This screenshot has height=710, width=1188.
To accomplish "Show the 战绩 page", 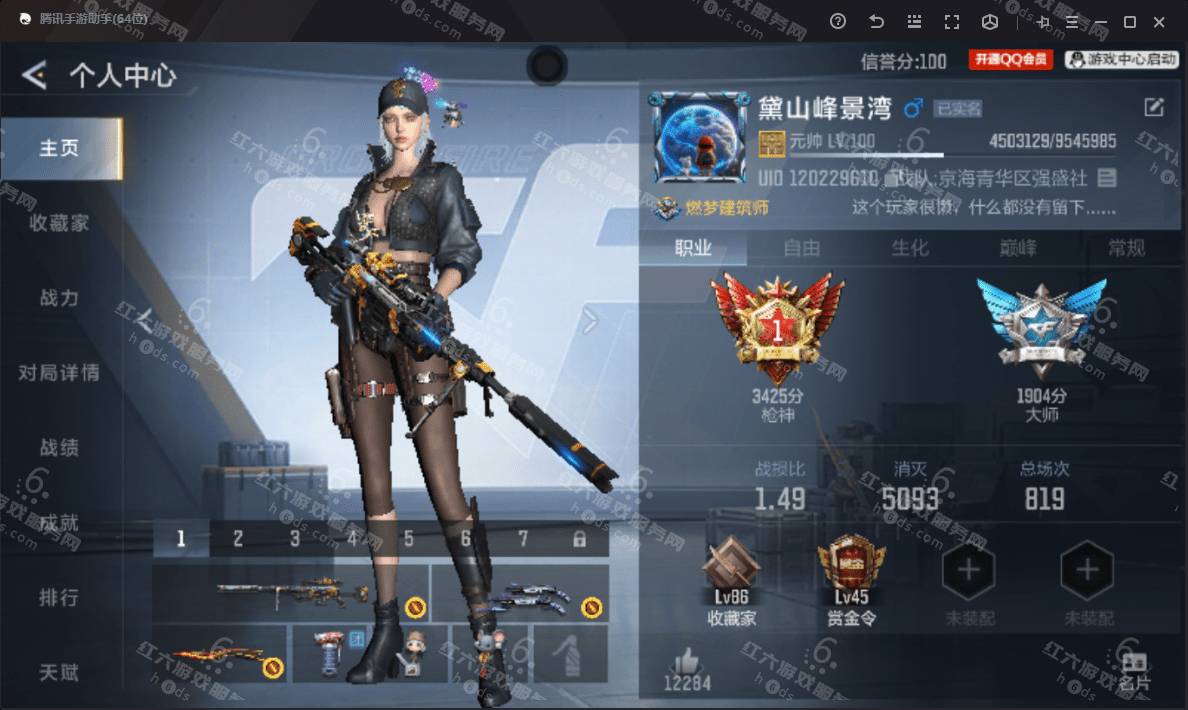I will (59, 448).
